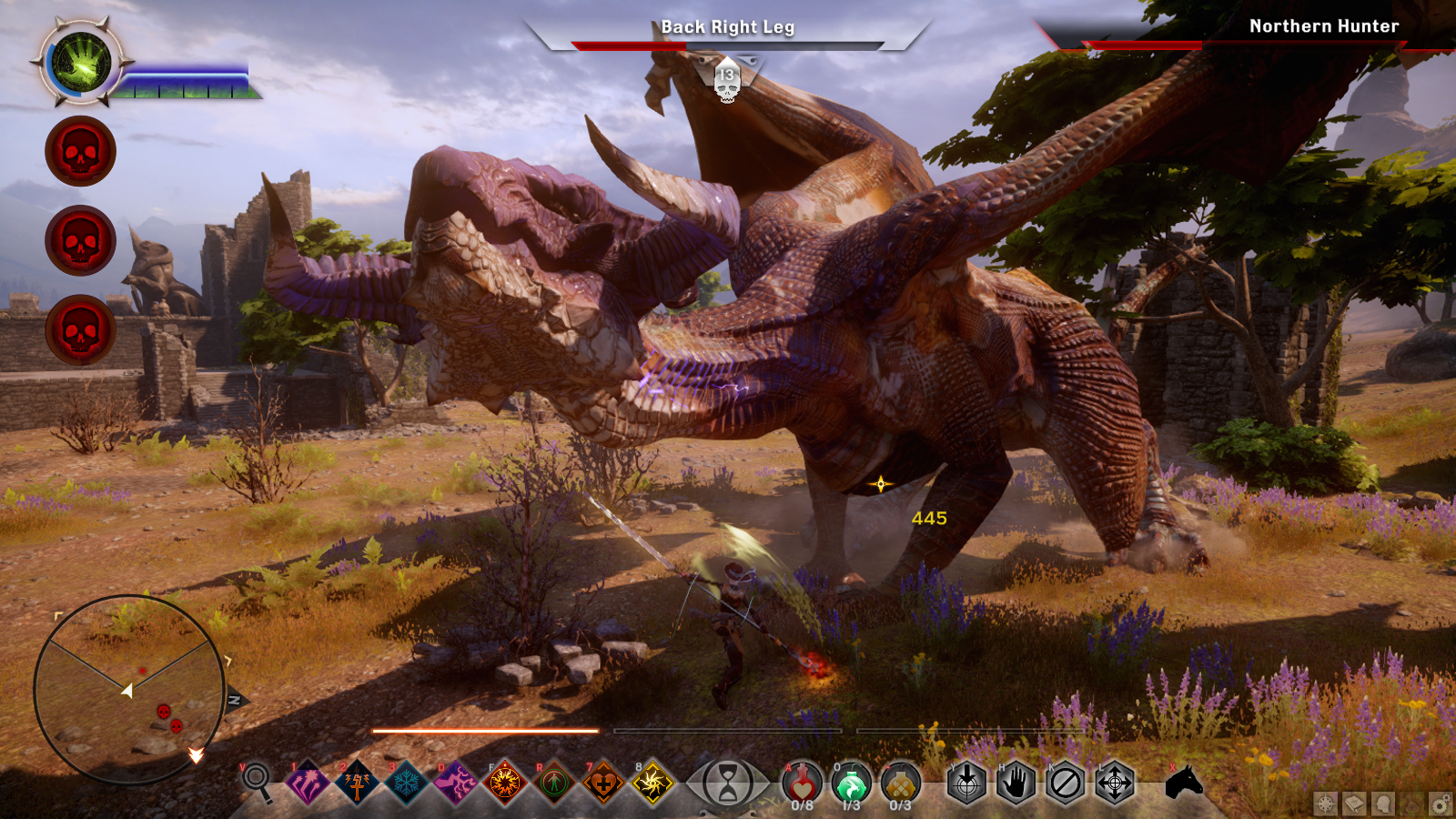The height and width of the screenshot is (819, 1456).
Task: Cast the purple chain lightning spell
Action: (x=456, y=782)
